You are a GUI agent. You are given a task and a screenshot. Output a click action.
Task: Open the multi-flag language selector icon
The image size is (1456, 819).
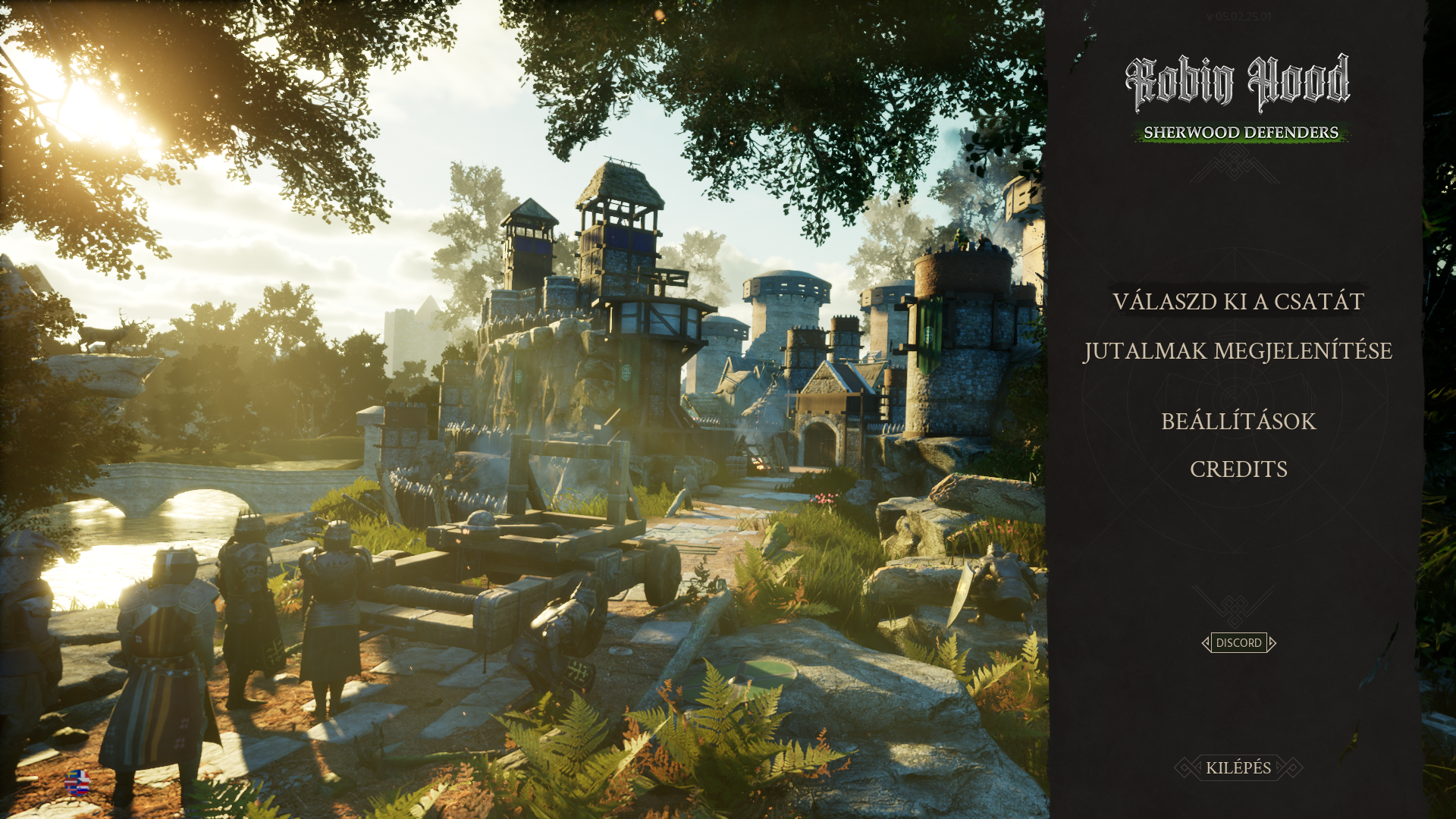(x=77, y=782)
